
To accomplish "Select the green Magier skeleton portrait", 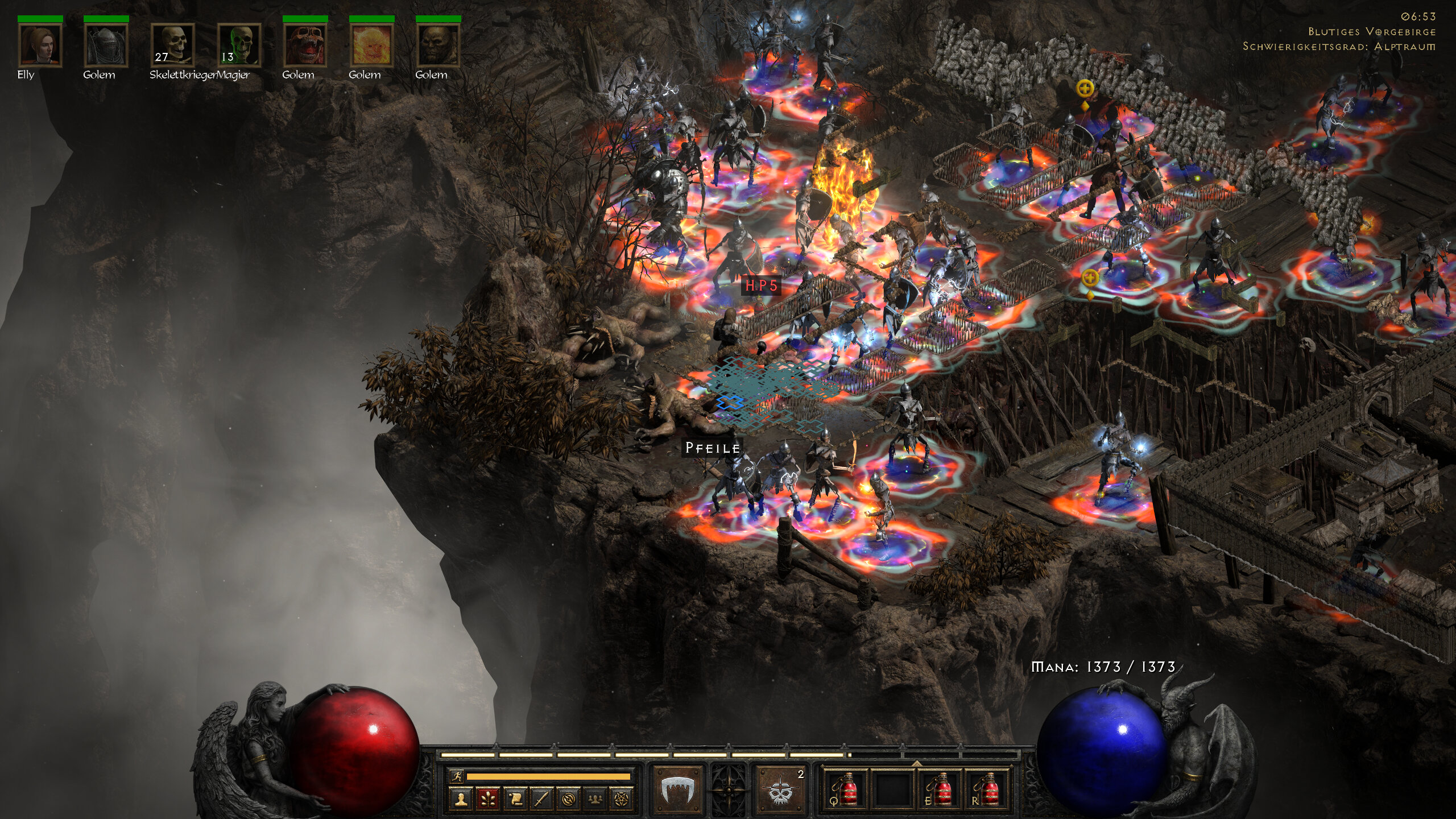I will coord(239,45).
